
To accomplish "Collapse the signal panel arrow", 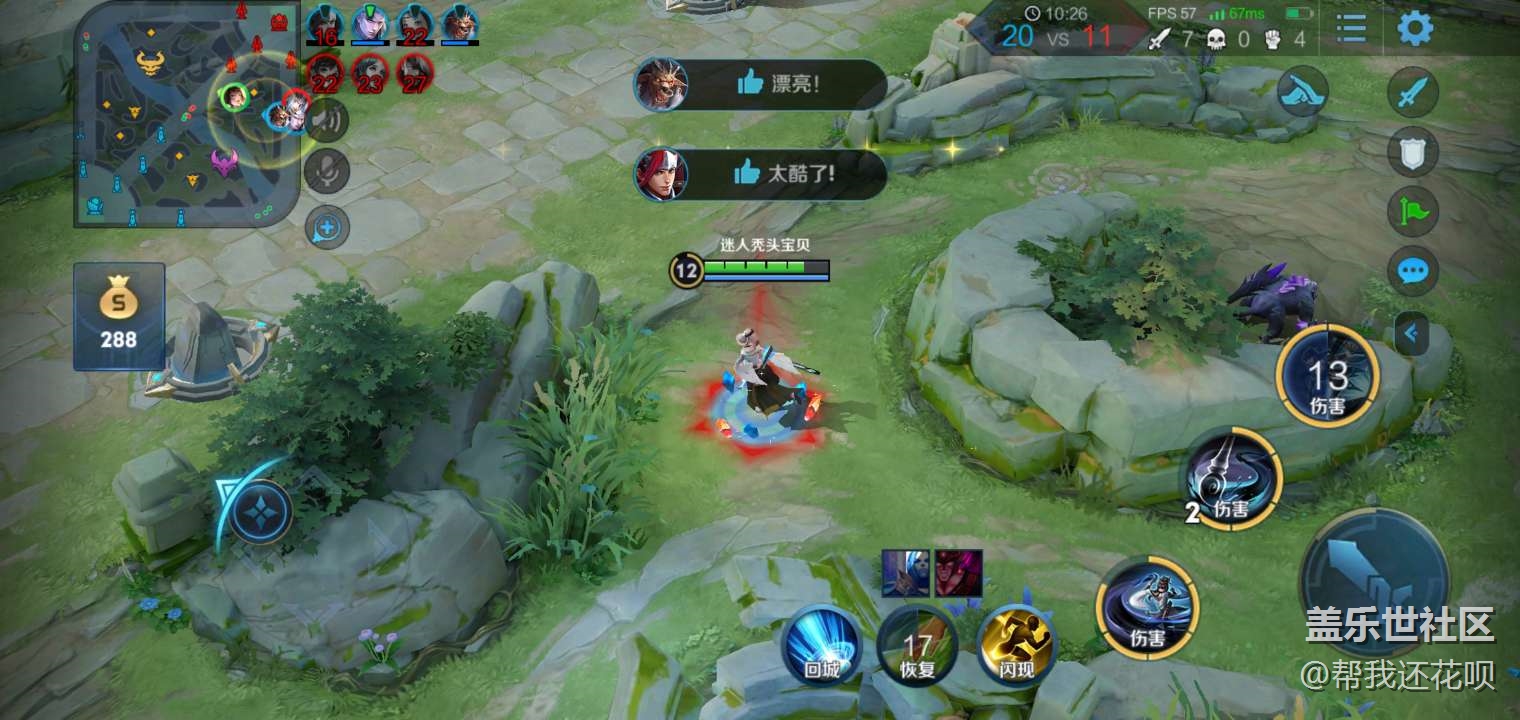I will click(x=1411, y=334).
